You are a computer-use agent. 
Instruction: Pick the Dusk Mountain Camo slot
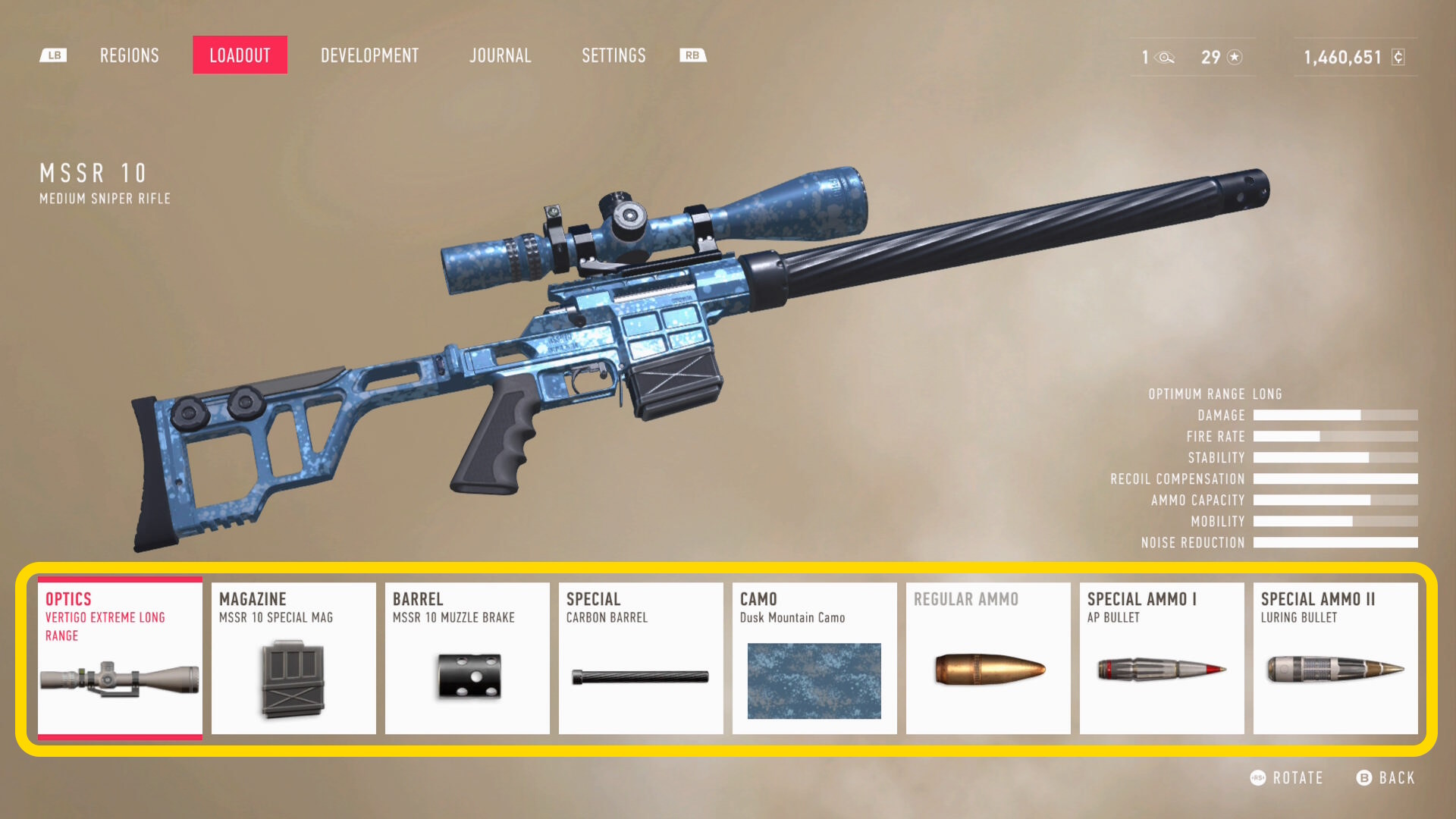(x=814, y=658)
